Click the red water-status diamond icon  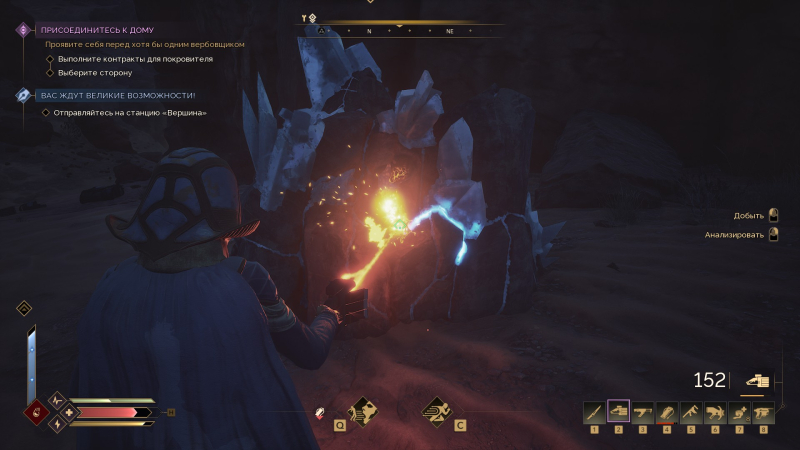(x=38, y=412)
